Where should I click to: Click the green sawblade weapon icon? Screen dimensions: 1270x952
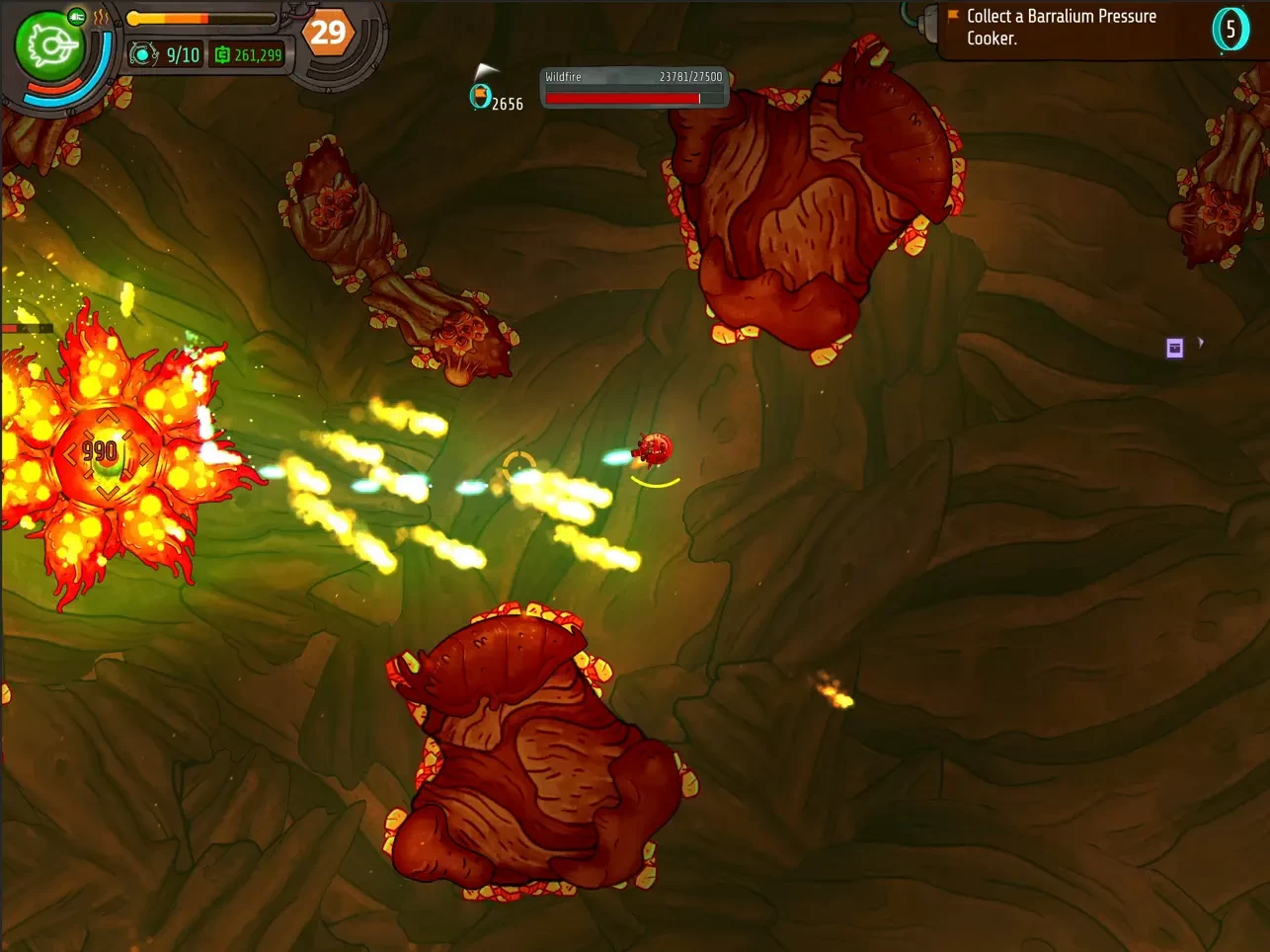[x=47, y=46]
